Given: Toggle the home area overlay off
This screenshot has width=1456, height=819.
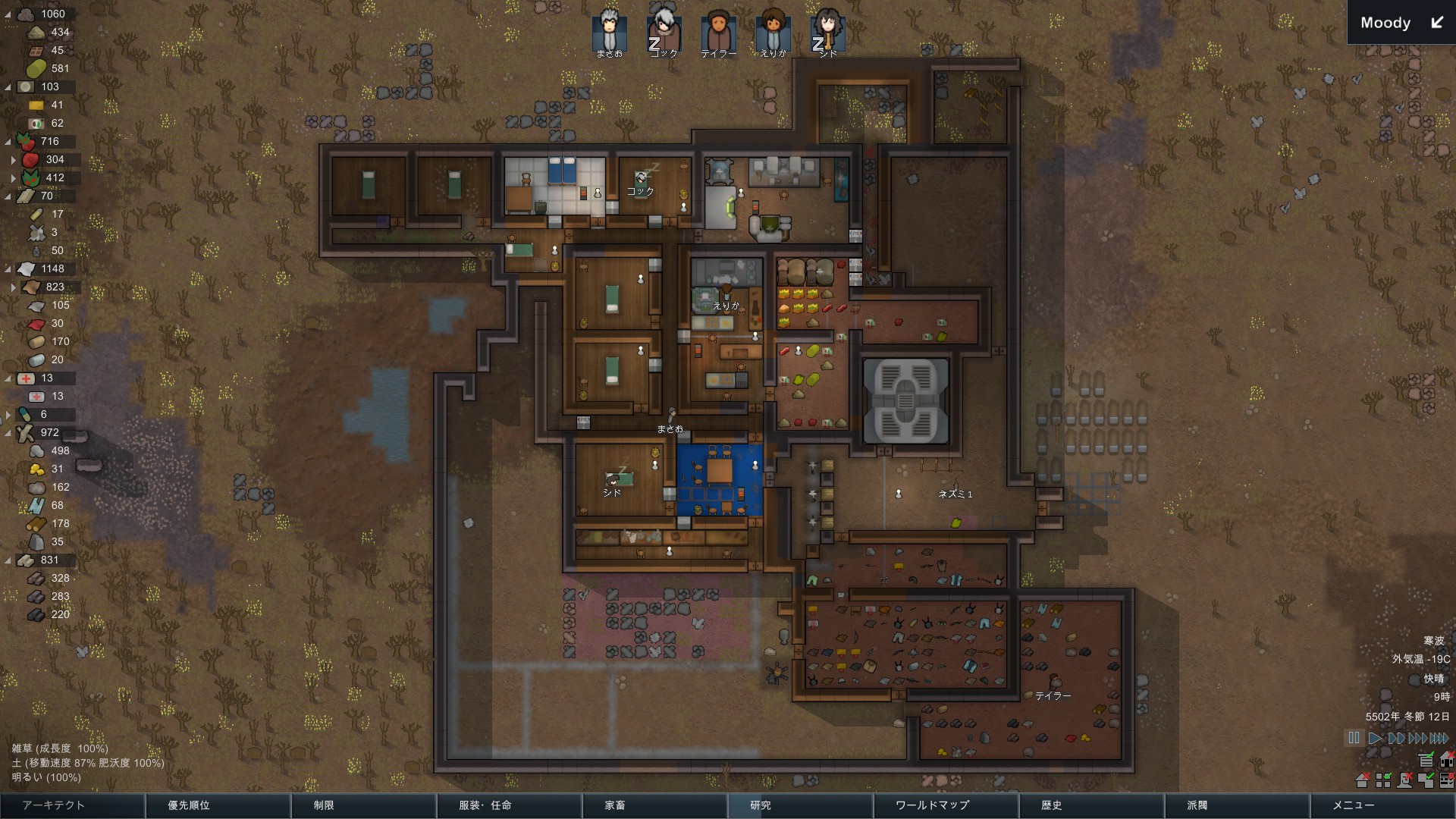Looking at the screenshot, I should pos(1362,781).
